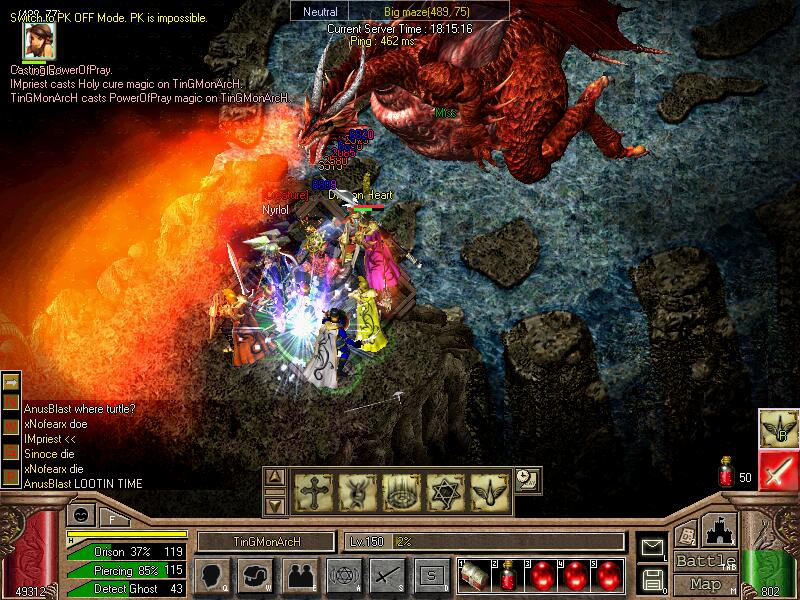Click the floppy disk save icon

(x=652, y=578)
